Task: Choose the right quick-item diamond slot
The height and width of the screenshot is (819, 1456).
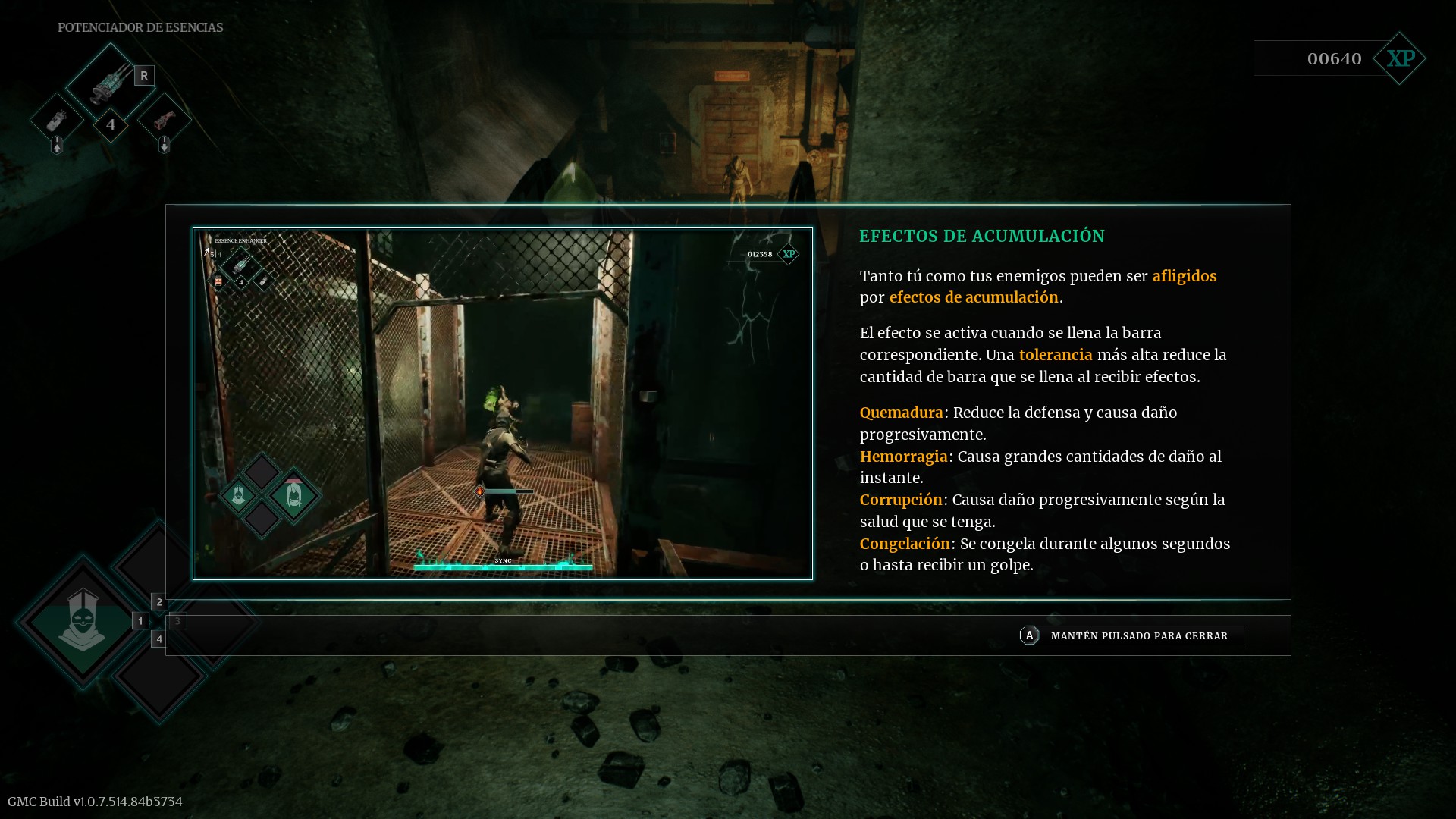Action: [165, 120]
